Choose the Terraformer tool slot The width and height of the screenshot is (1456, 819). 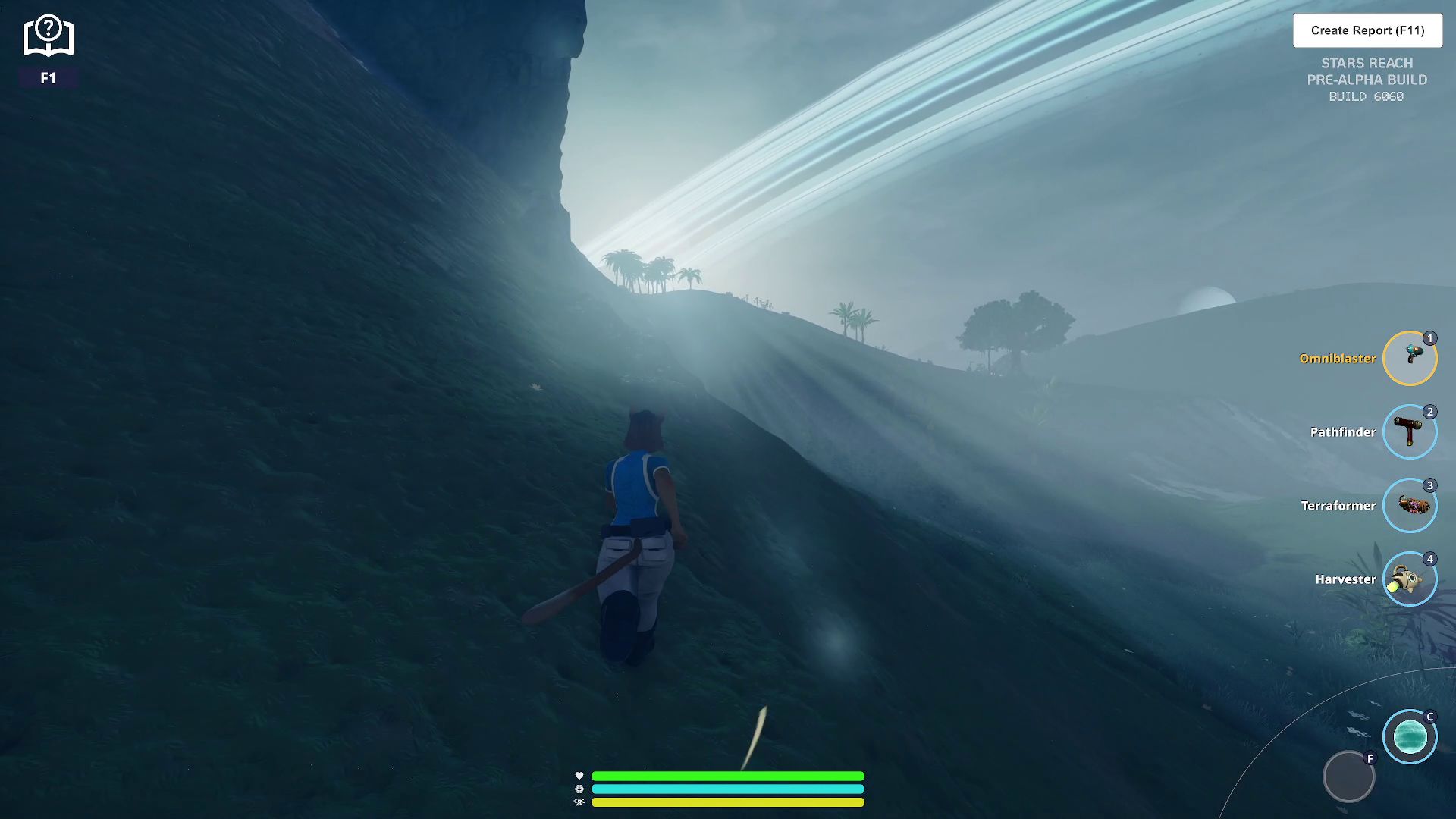pyautogui.click(x=1409, y=505)
